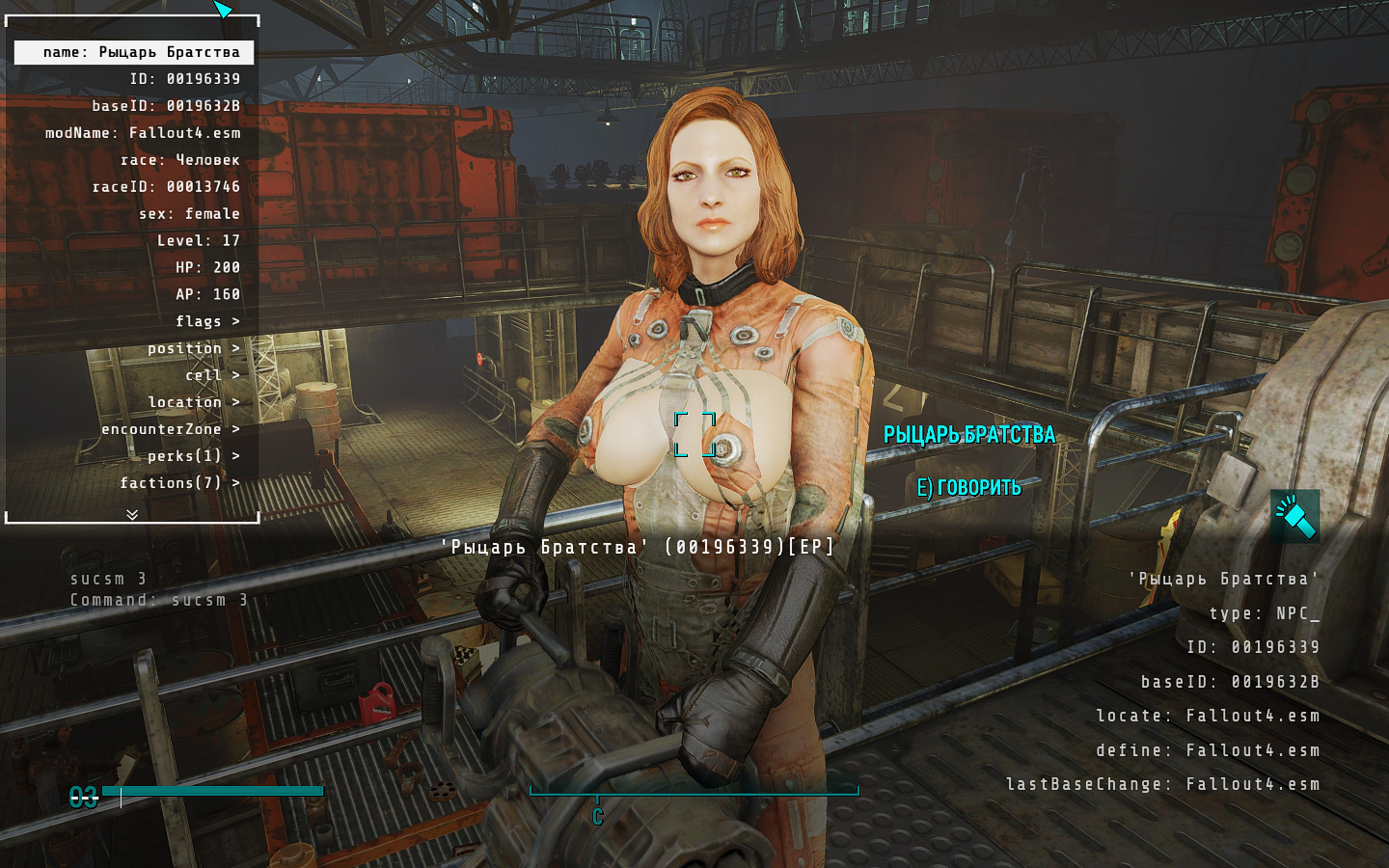Image resolution: width=1389 pixels, height=868 pixels.
Task: Select the highlighted name row
Action: point(134,52)
